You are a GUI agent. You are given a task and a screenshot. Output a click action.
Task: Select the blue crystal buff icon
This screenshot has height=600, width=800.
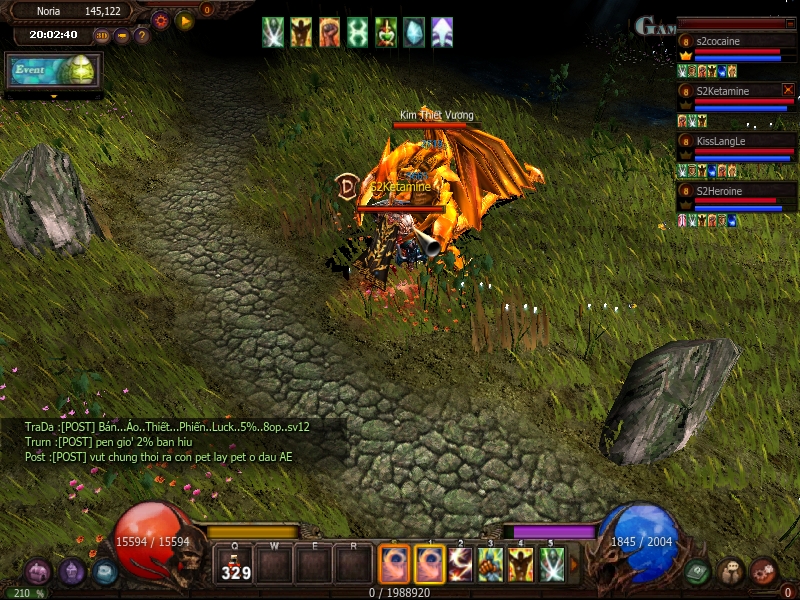(413, 32)
